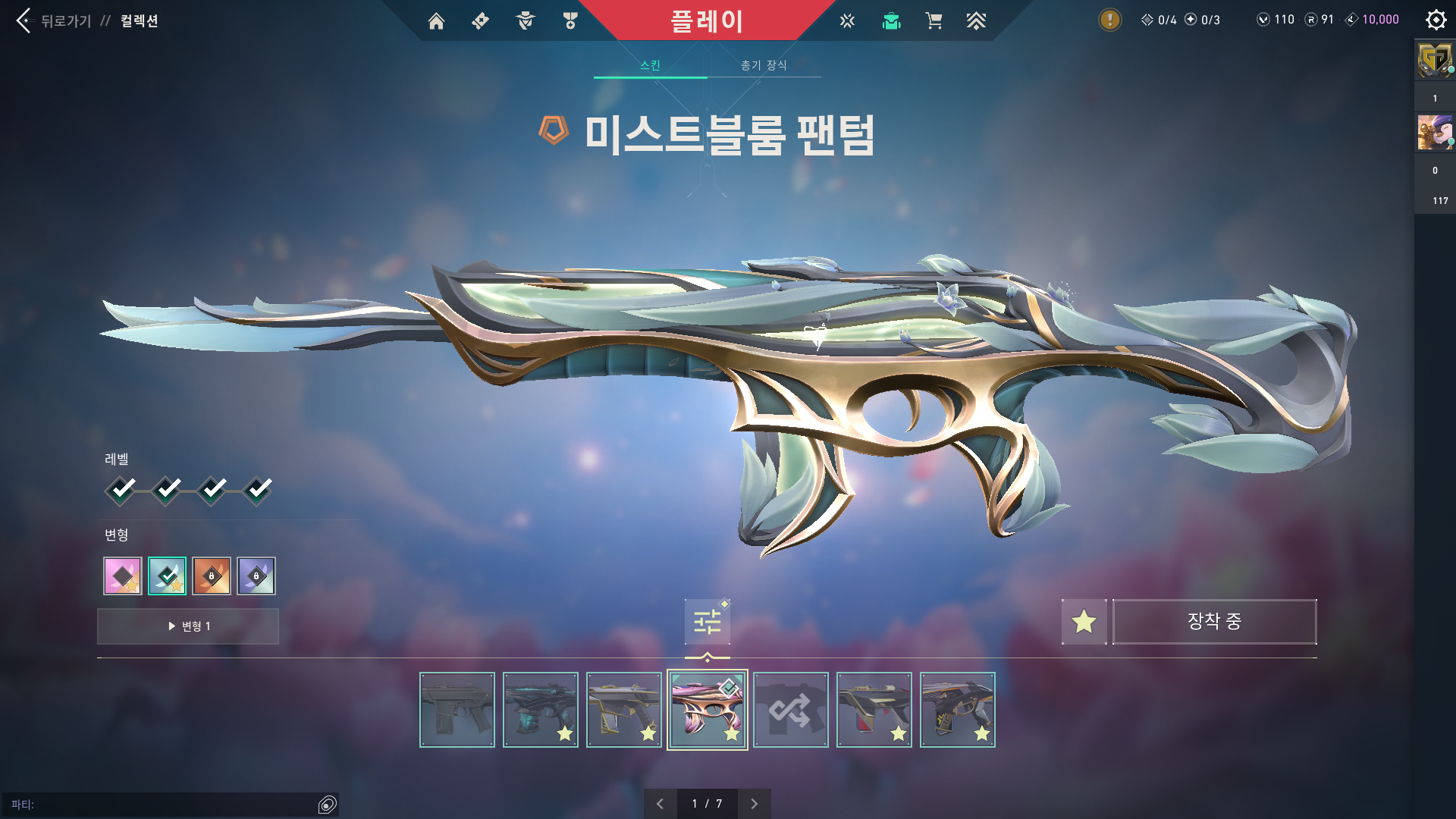Open the Store cart icon

[x=934, y=20]
